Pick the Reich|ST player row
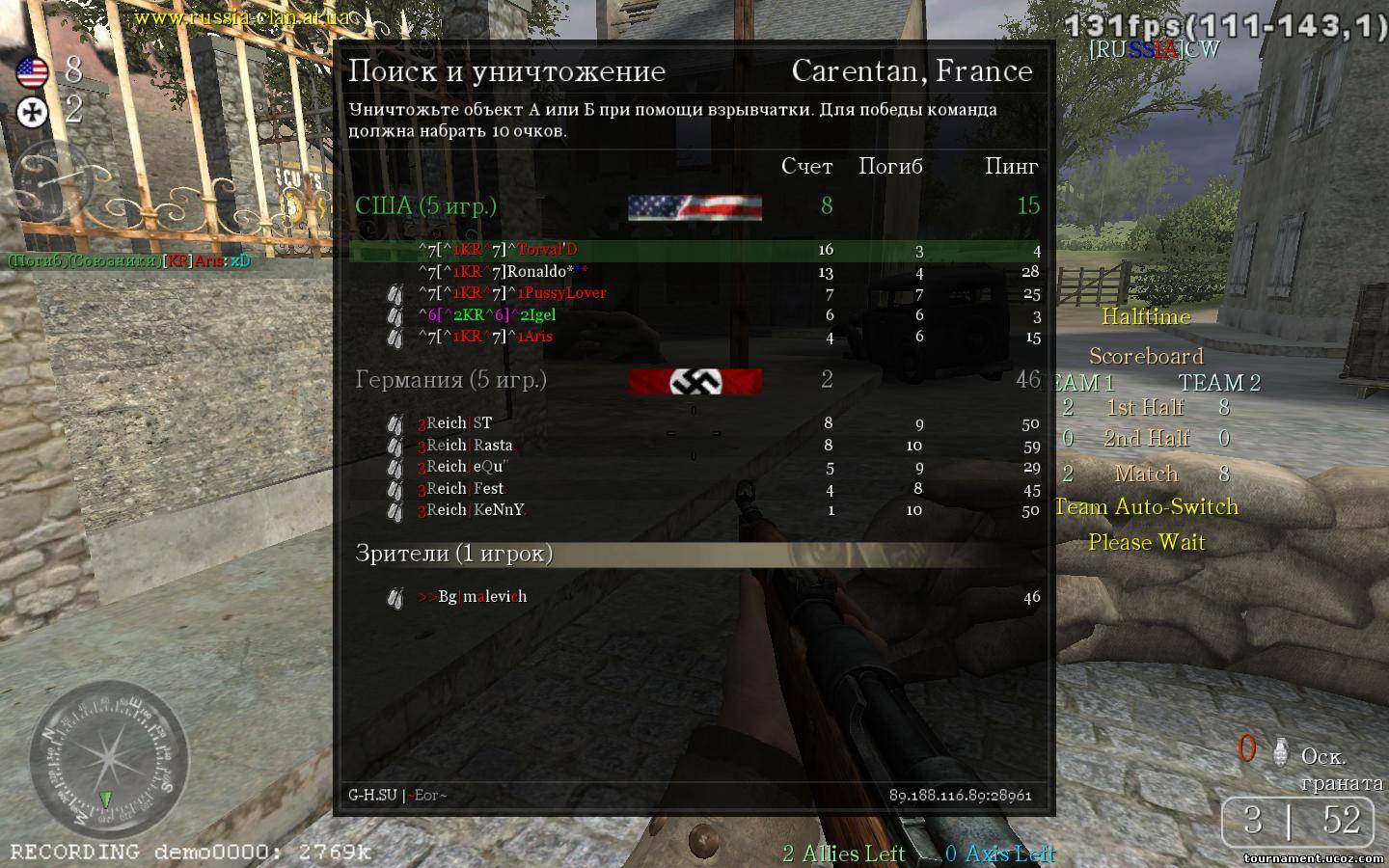 point(694,423)
